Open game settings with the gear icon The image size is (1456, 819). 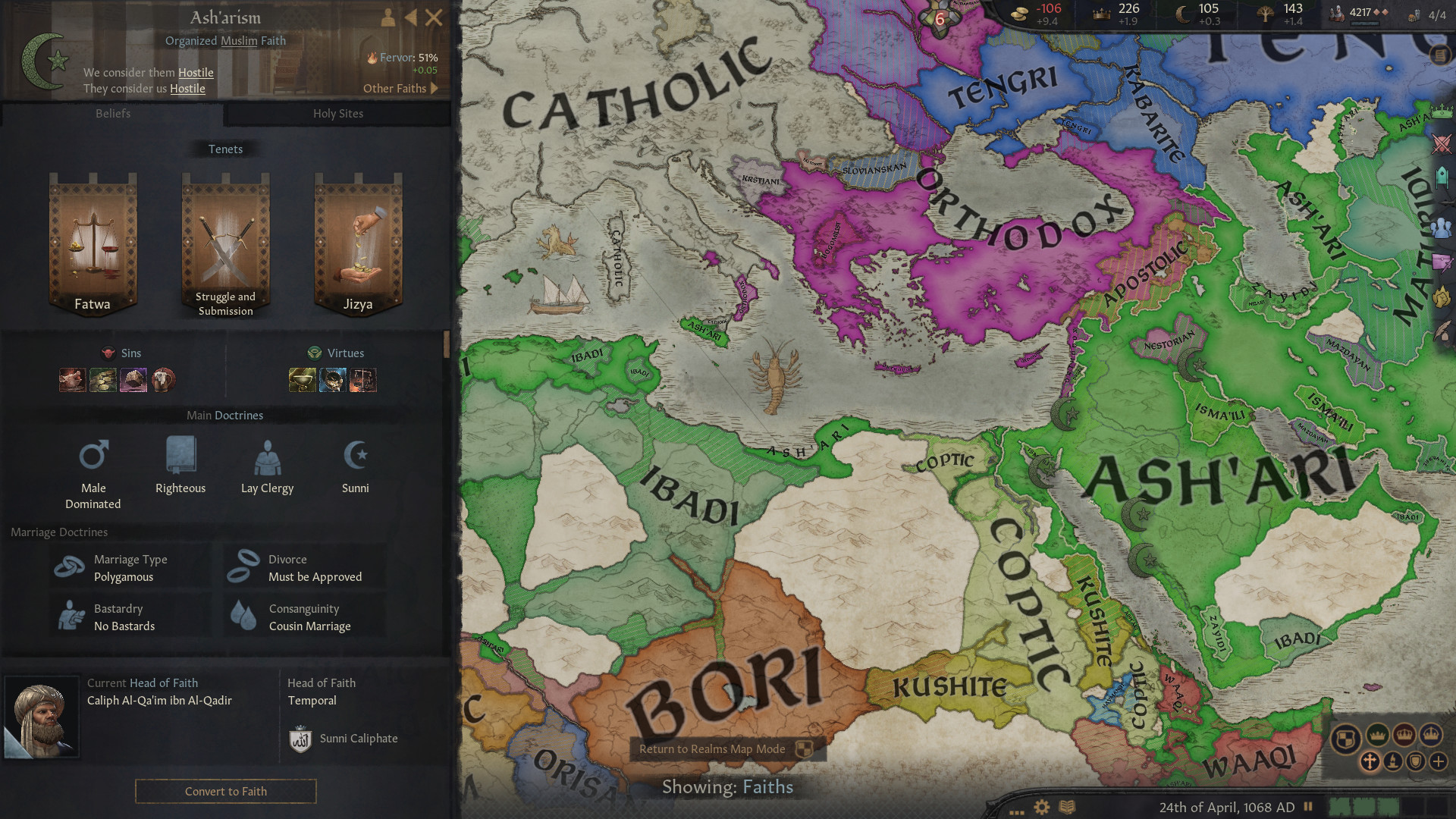click(x=1040, y=806)
